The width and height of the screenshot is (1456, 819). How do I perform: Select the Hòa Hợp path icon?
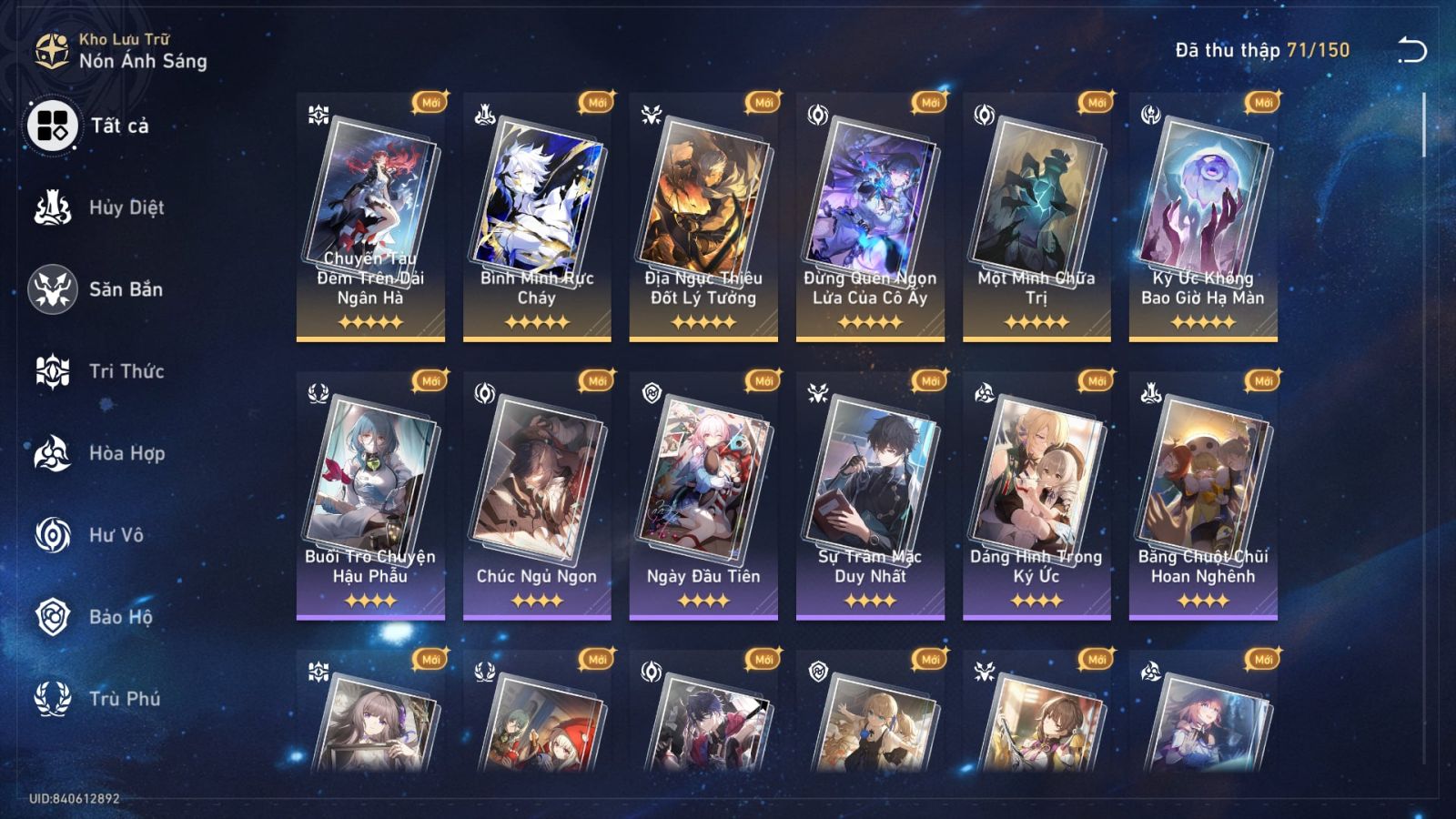(x=55, y=453)
